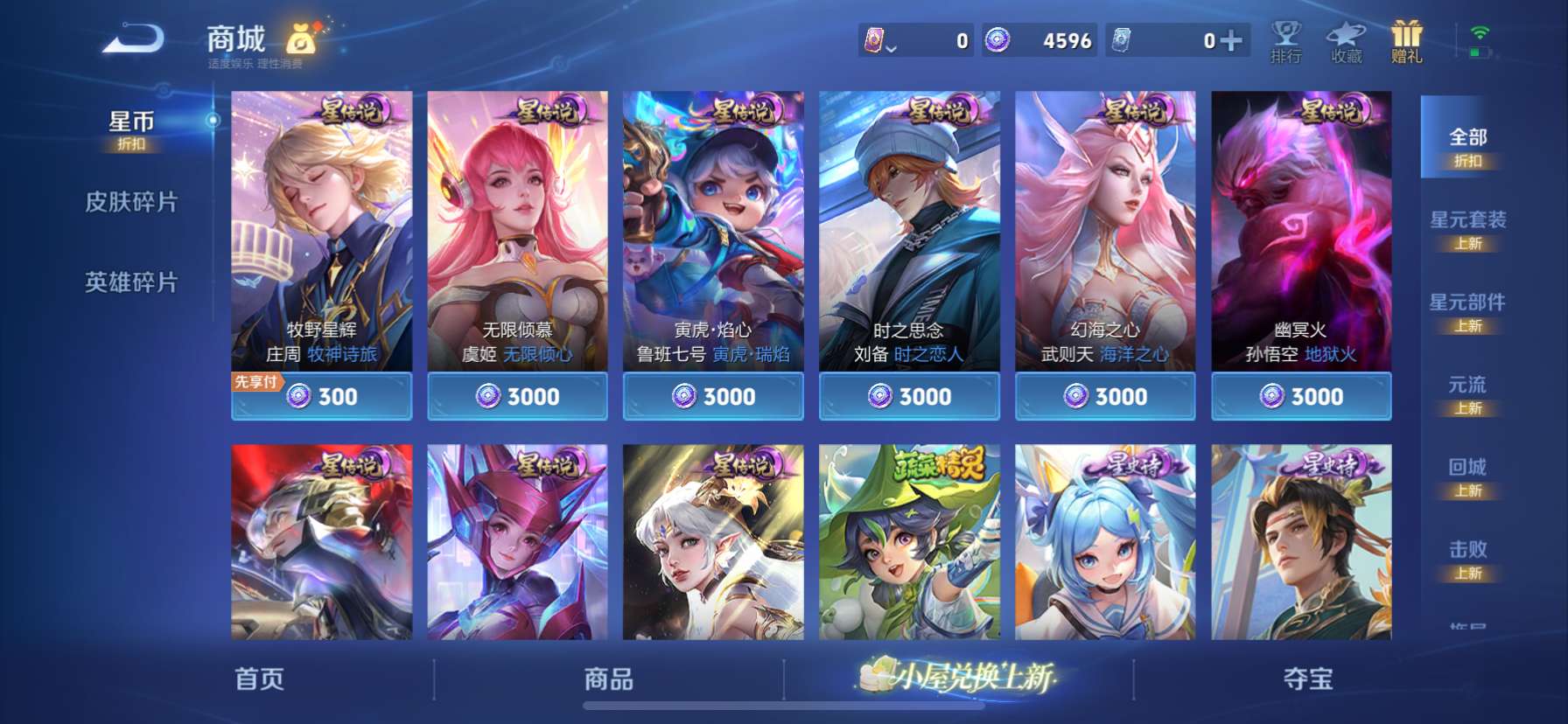The width and height of the screenshot is (1568, 724).
Task: Open the 收藏 favorites panel
Action: (x=1346, y=41)
